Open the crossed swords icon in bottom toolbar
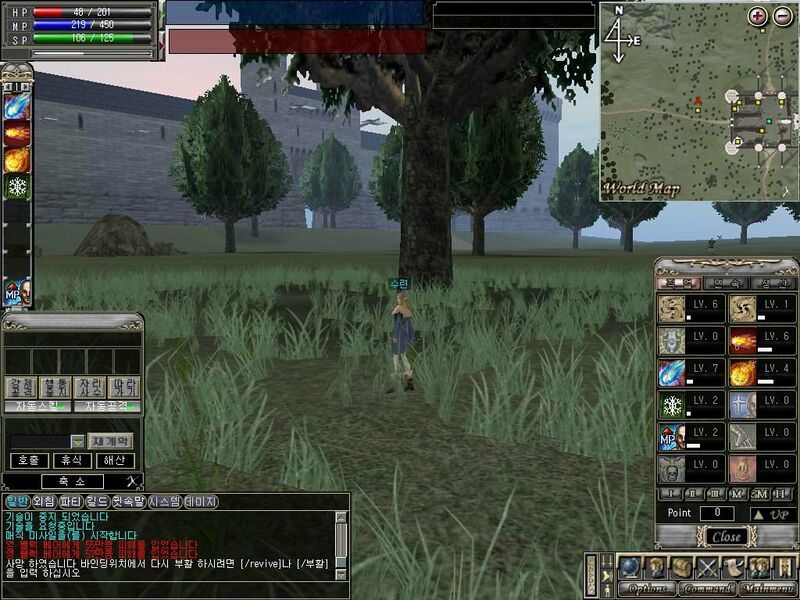800x600 pixels. [707, 566]
